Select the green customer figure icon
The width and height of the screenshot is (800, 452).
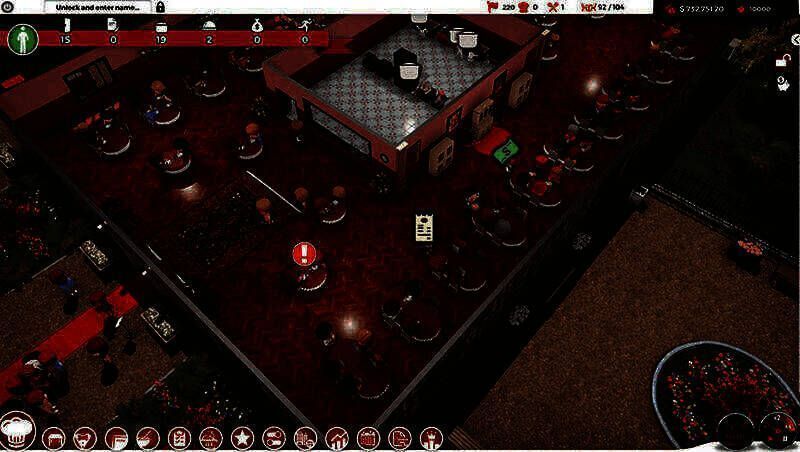22,39
